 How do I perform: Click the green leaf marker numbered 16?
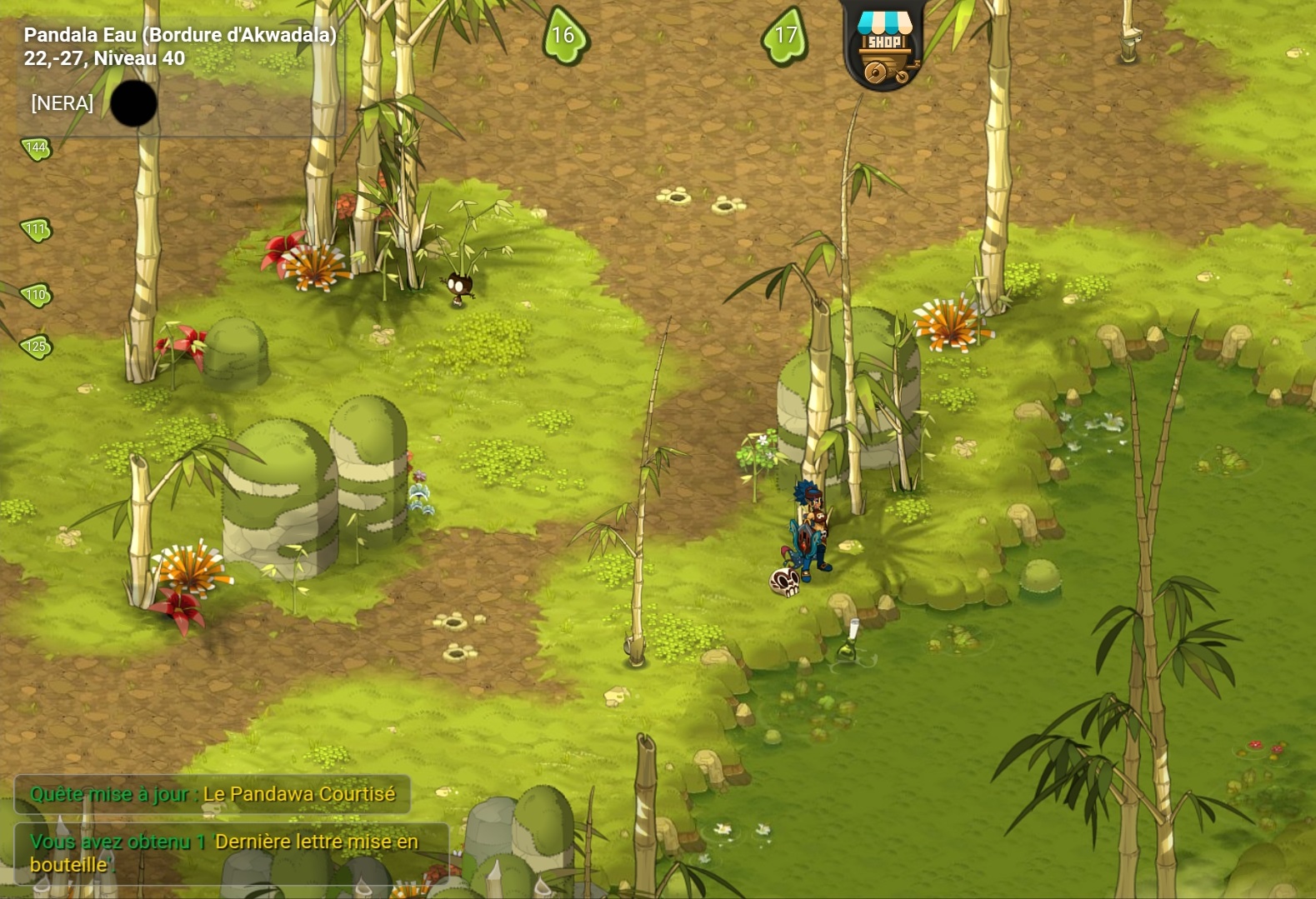click(x=564, y=36)
